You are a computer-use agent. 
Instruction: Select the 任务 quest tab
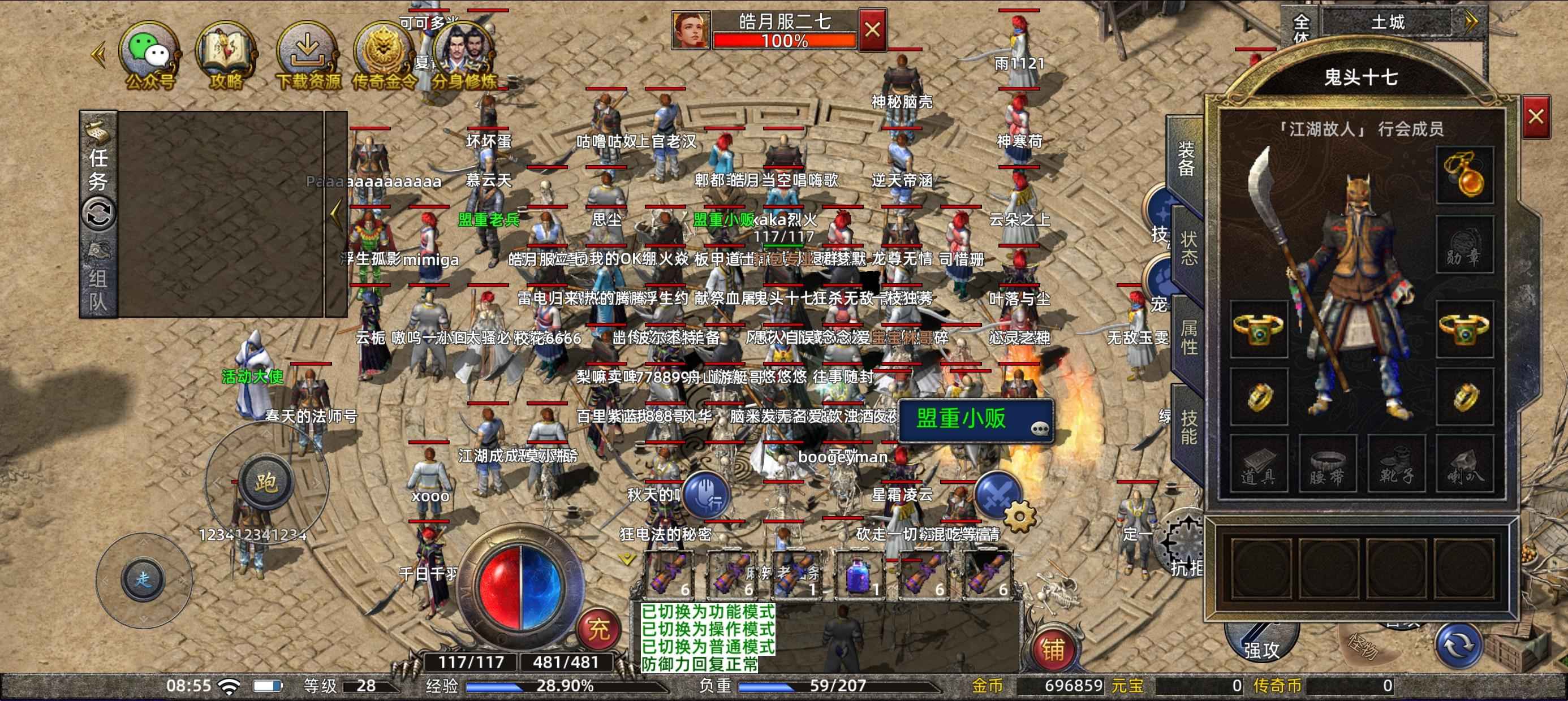(98, 169)
